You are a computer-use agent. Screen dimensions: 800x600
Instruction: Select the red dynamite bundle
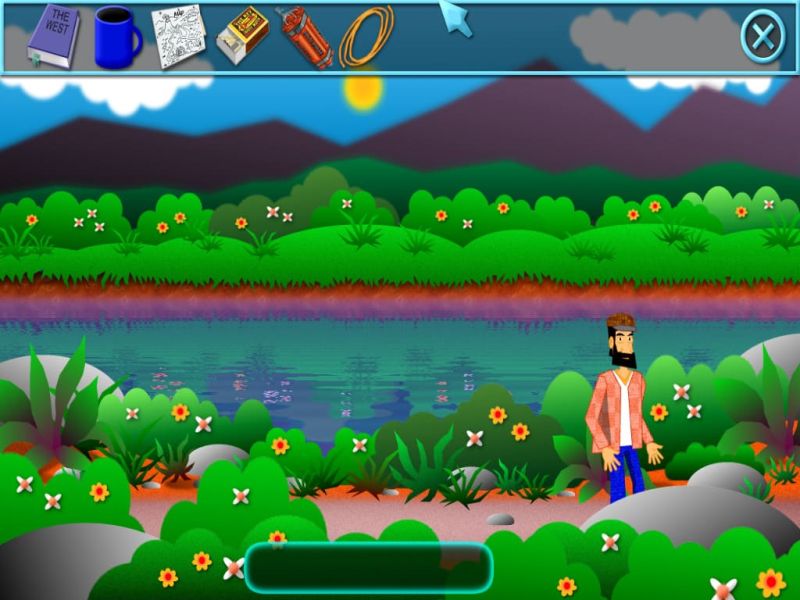(305, 37)
